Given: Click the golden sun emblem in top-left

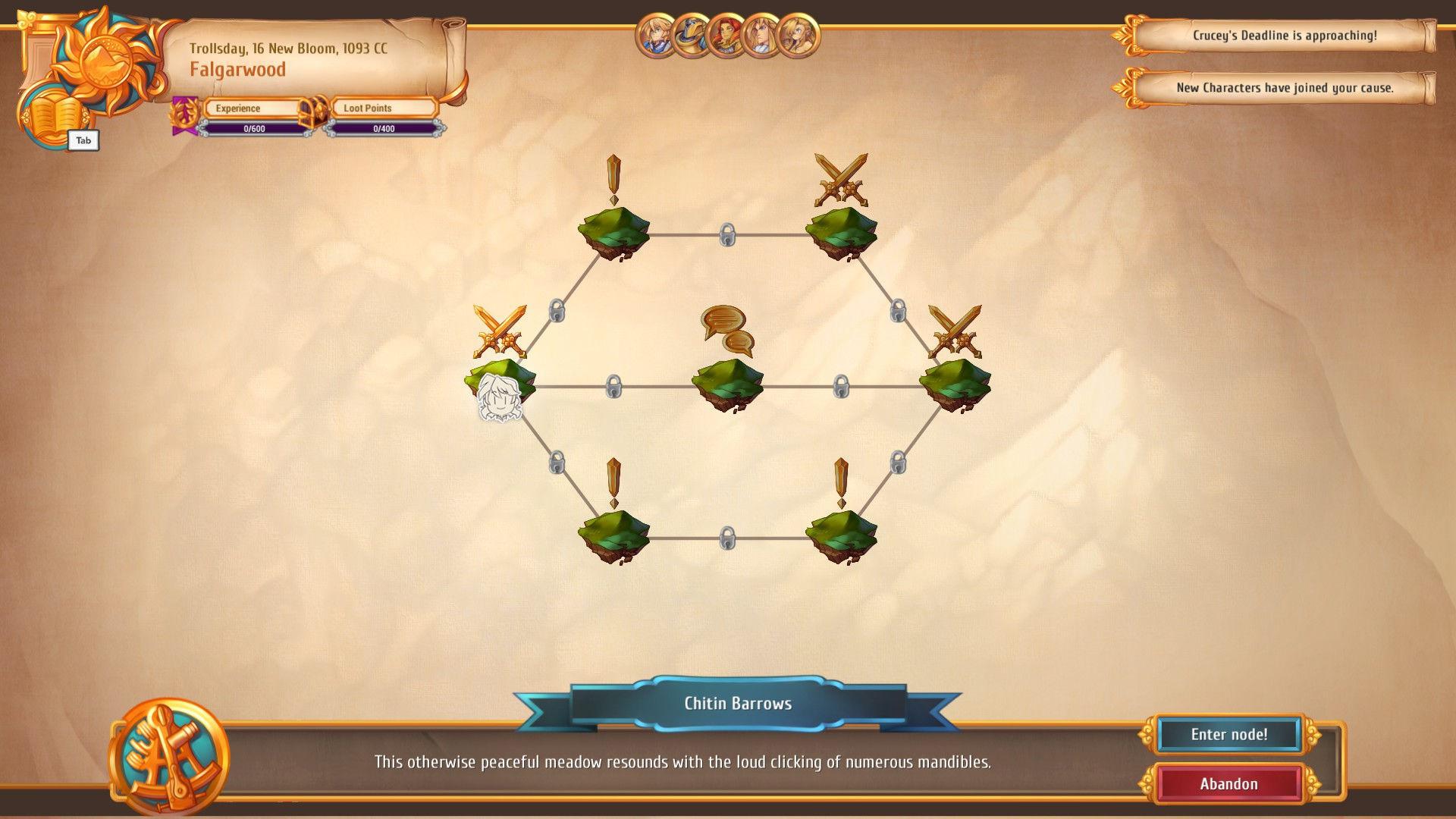Looking at the screenshot, I should [x=106, y=61].
